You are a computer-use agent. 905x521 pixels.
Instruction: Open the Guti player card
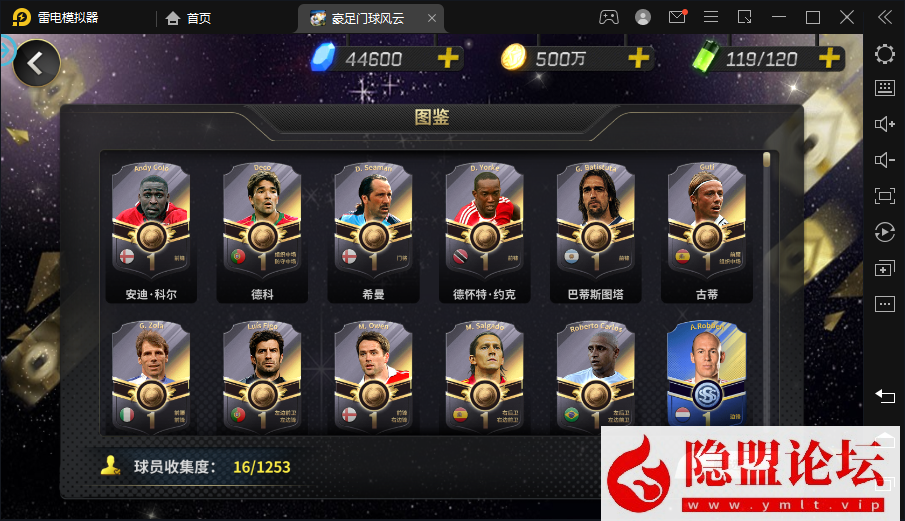707,222
